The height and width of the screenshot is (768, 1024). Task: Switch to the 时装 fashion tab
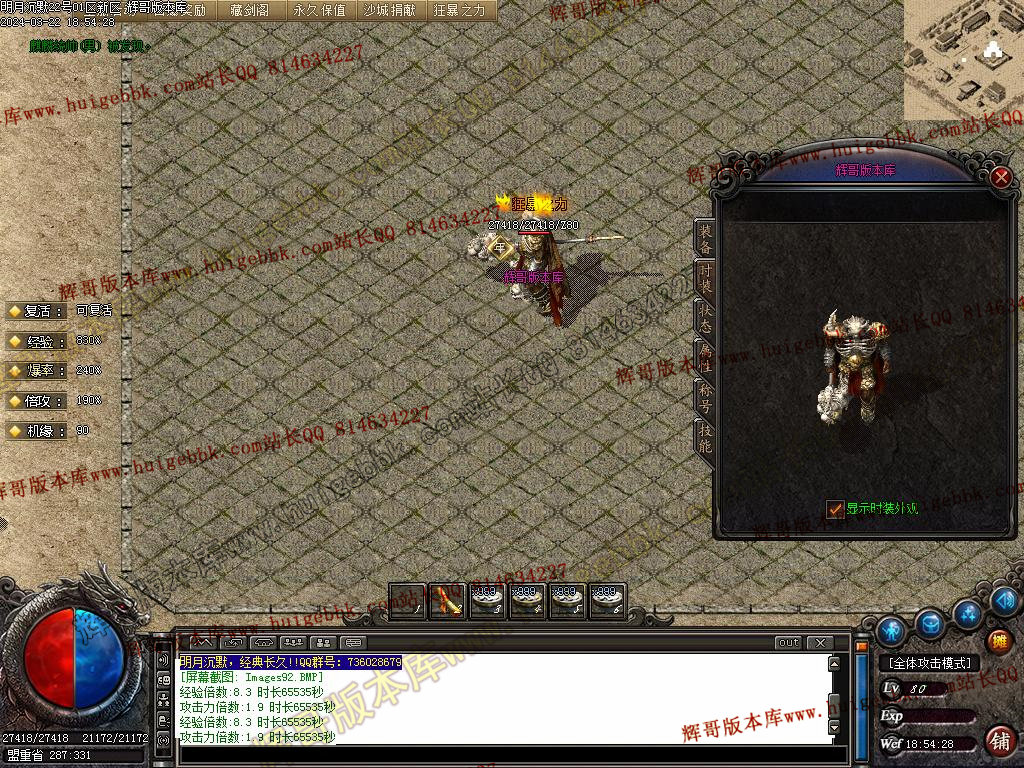point(705,278)
